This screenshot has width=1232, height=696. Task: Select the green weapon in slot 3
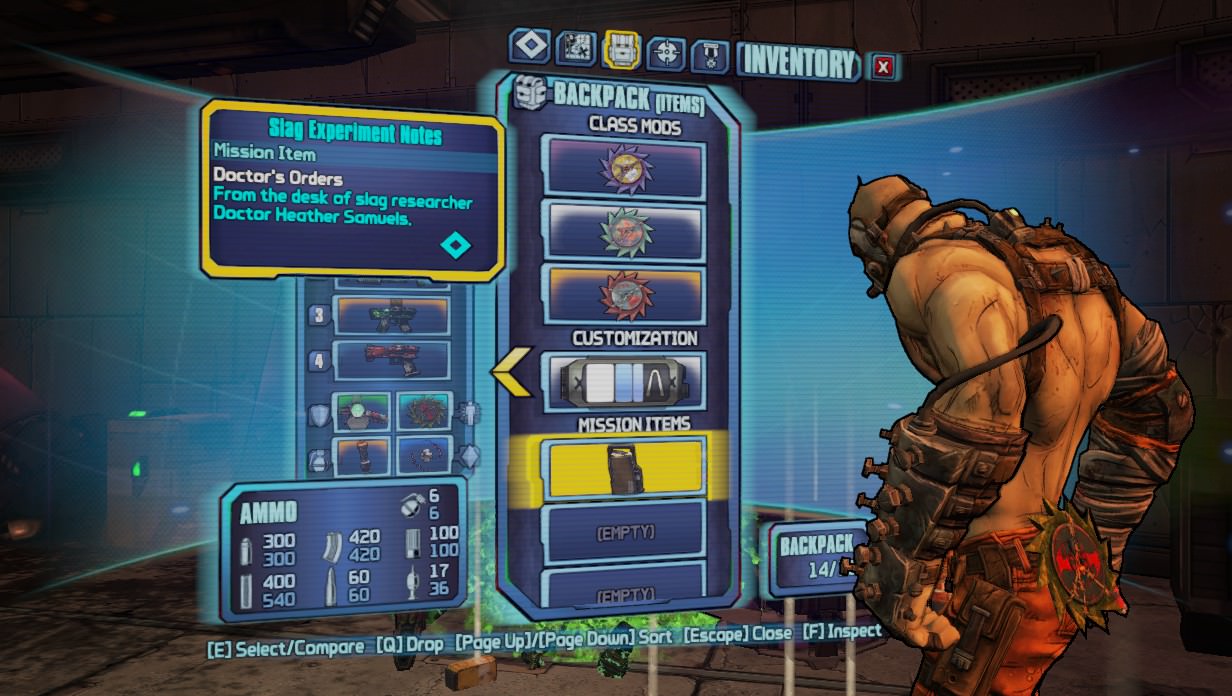[391, 315]
